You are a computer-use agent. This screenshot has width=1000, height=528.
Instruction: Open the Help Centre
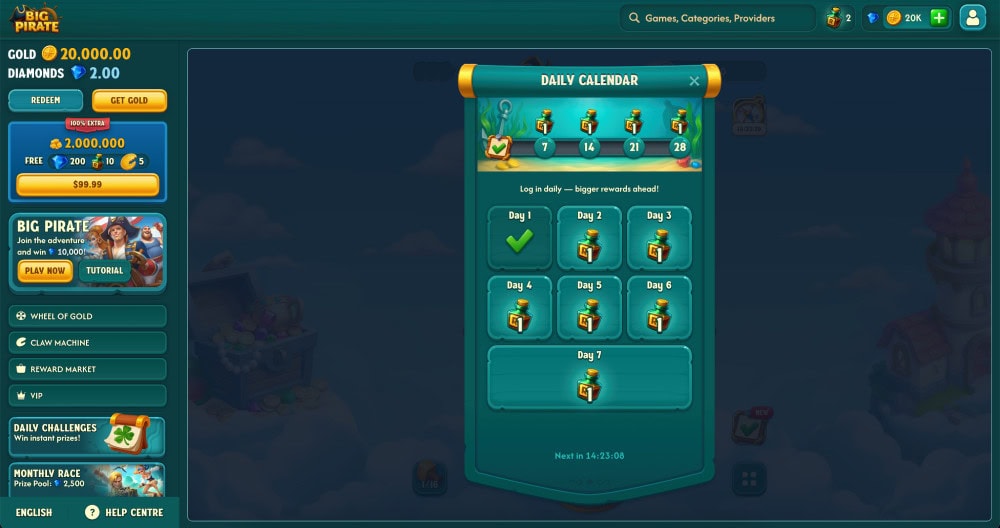click(x=125, y=512)
